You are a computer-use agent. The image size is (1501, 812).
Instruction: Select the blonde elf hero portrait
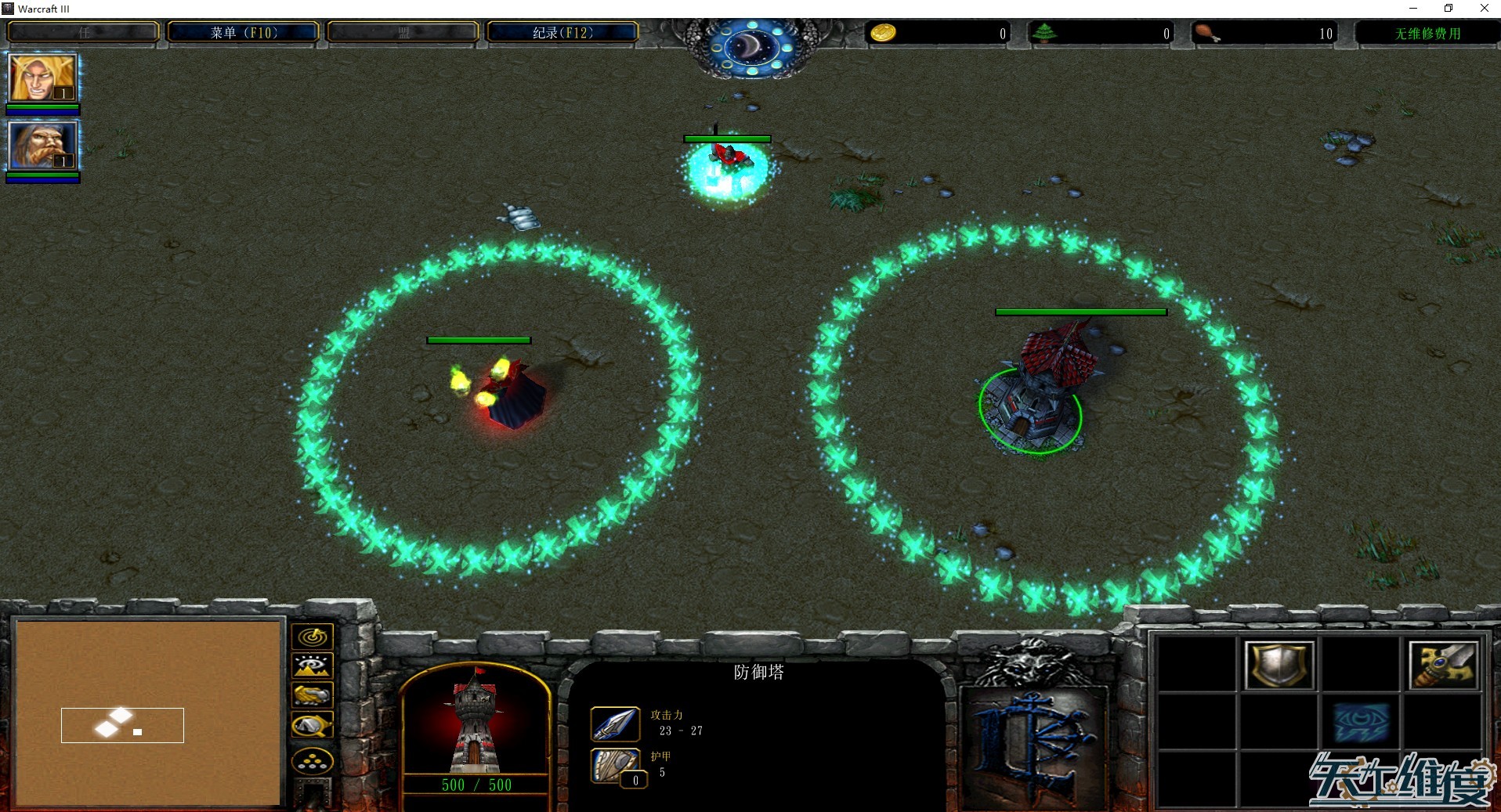pos(42,78)
